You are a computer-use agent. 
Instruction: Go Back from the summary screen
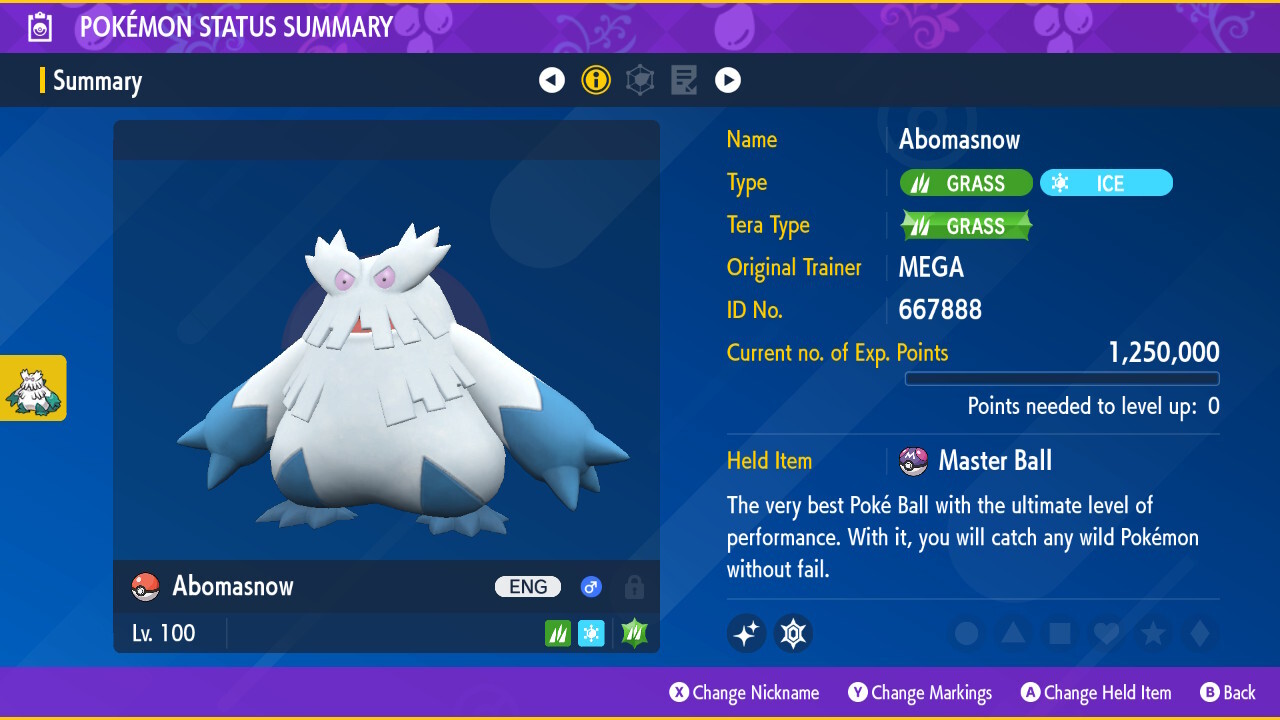click(1227, 692)
